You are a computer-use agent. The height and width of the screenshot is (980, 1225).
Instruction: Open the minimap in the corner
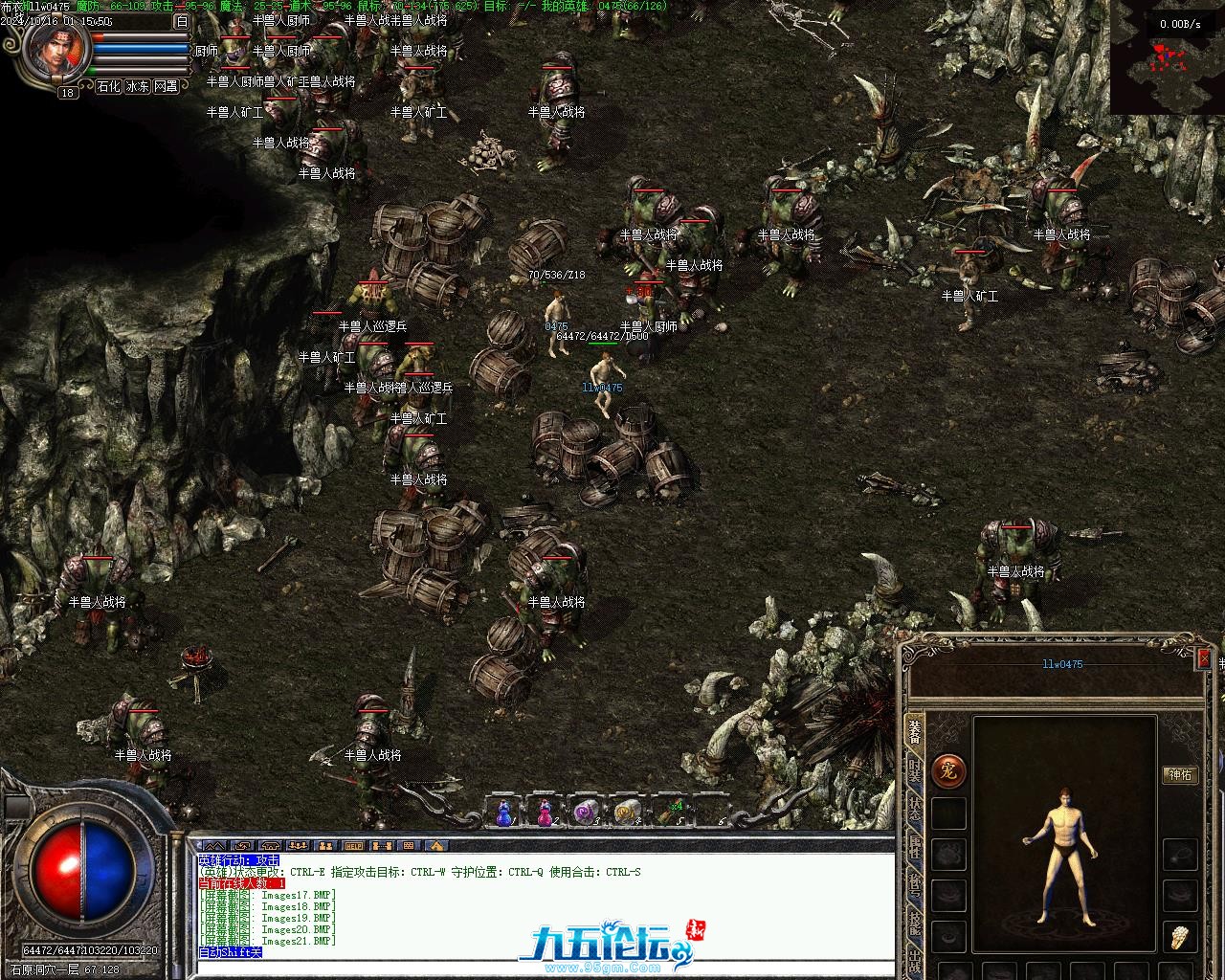pyautogui.click(x=1167, y=59)
